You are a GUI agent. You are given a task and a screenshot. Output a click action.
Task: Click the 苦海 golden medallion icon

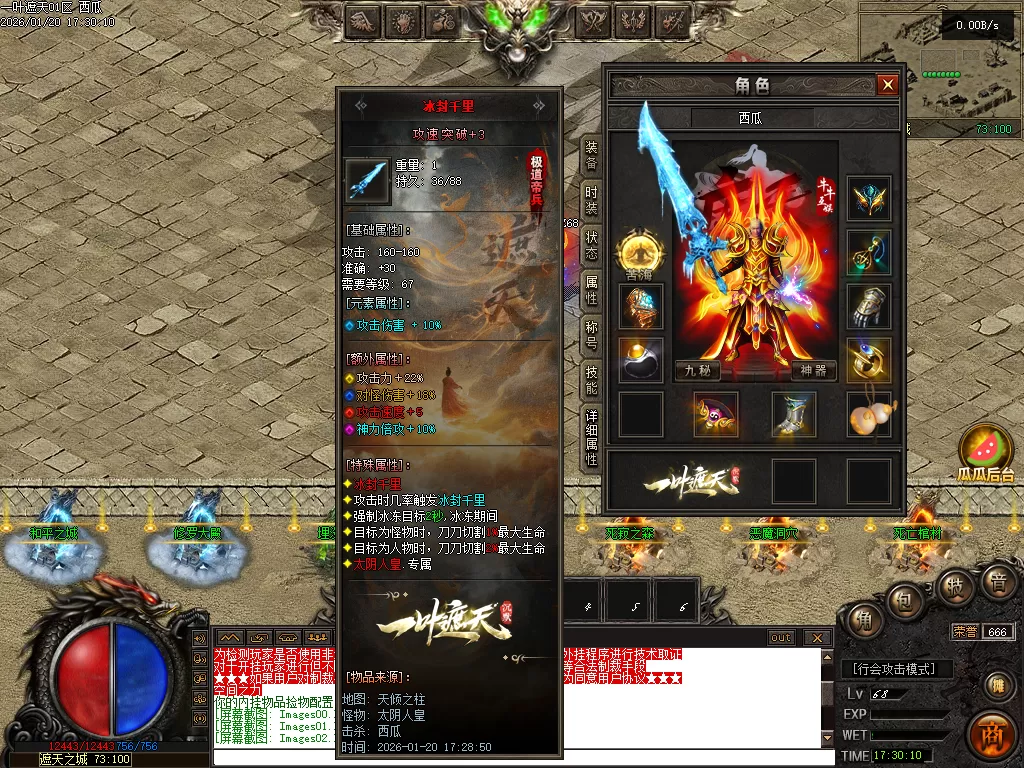pos(638,250)
